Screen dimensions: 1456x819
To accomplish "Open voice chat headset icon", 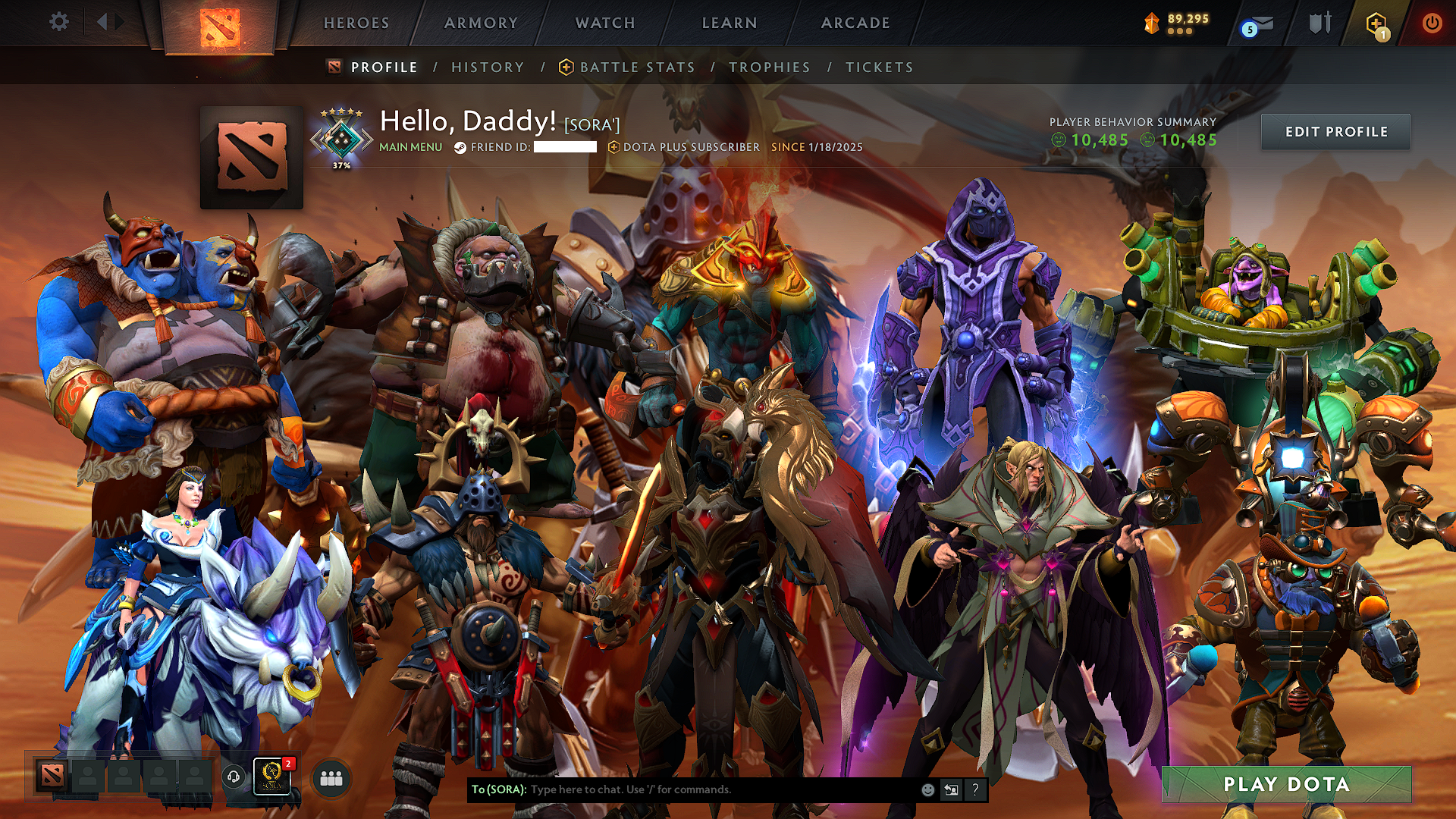I will pos(233,777).
